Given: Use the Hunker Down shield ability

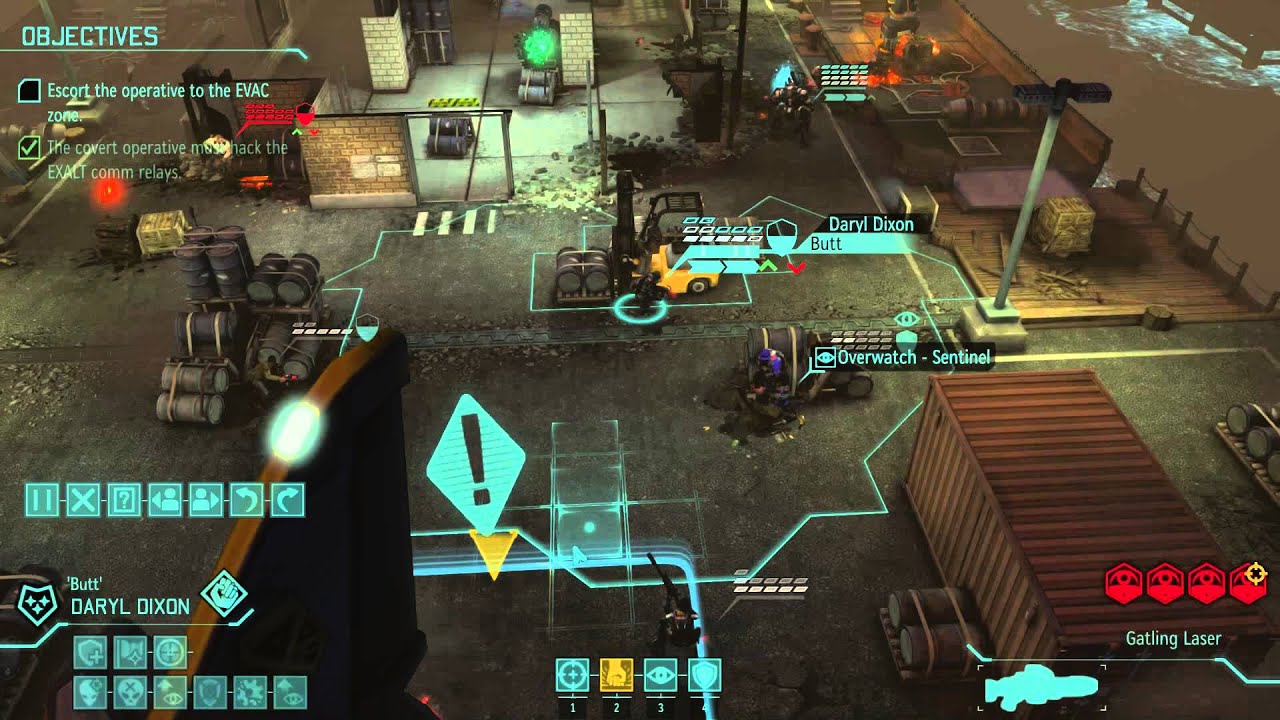Looking at the screenshot, I should click(704, 676).
